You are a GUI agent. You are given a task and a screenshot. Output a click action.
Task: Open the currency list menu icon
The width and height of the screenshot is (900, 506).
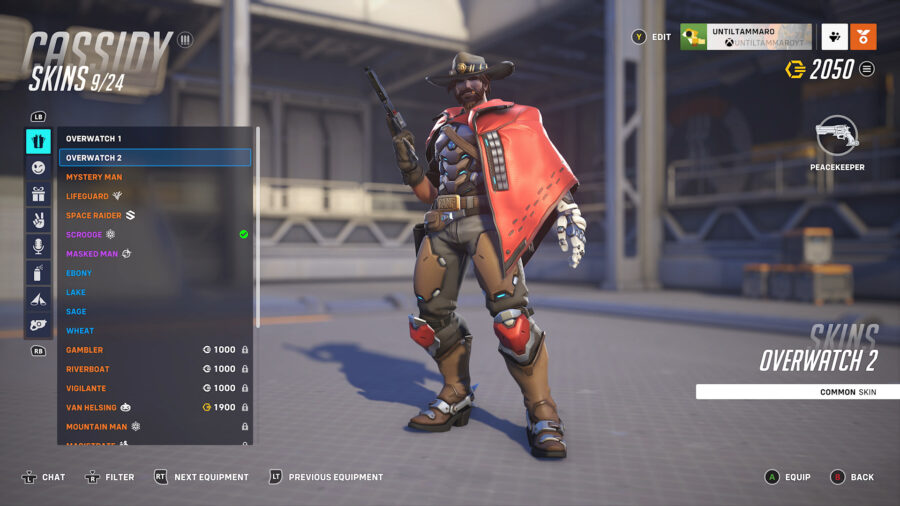(867, 69)
